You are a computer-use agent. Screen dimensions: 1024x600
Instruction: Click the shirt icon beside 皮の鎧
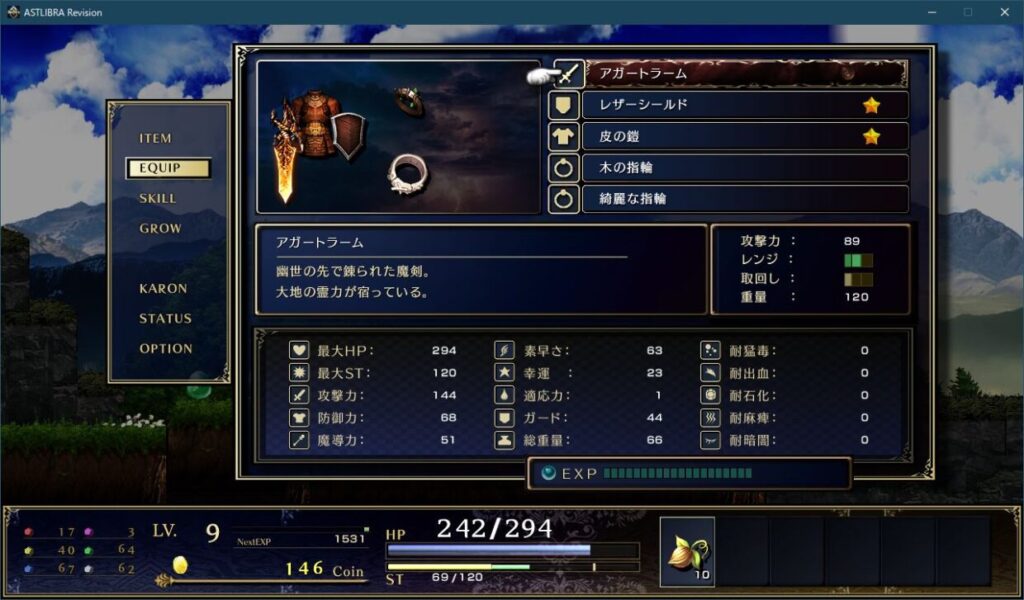coord(563,136)
